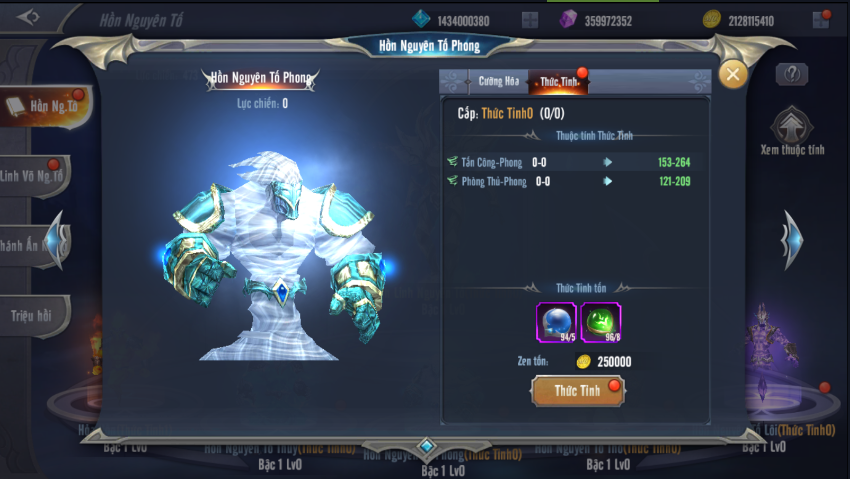The image size is (850, 479).
Task: Open the Linh Võ Ng.Tố side menu
Action: (x=36, y=177)
